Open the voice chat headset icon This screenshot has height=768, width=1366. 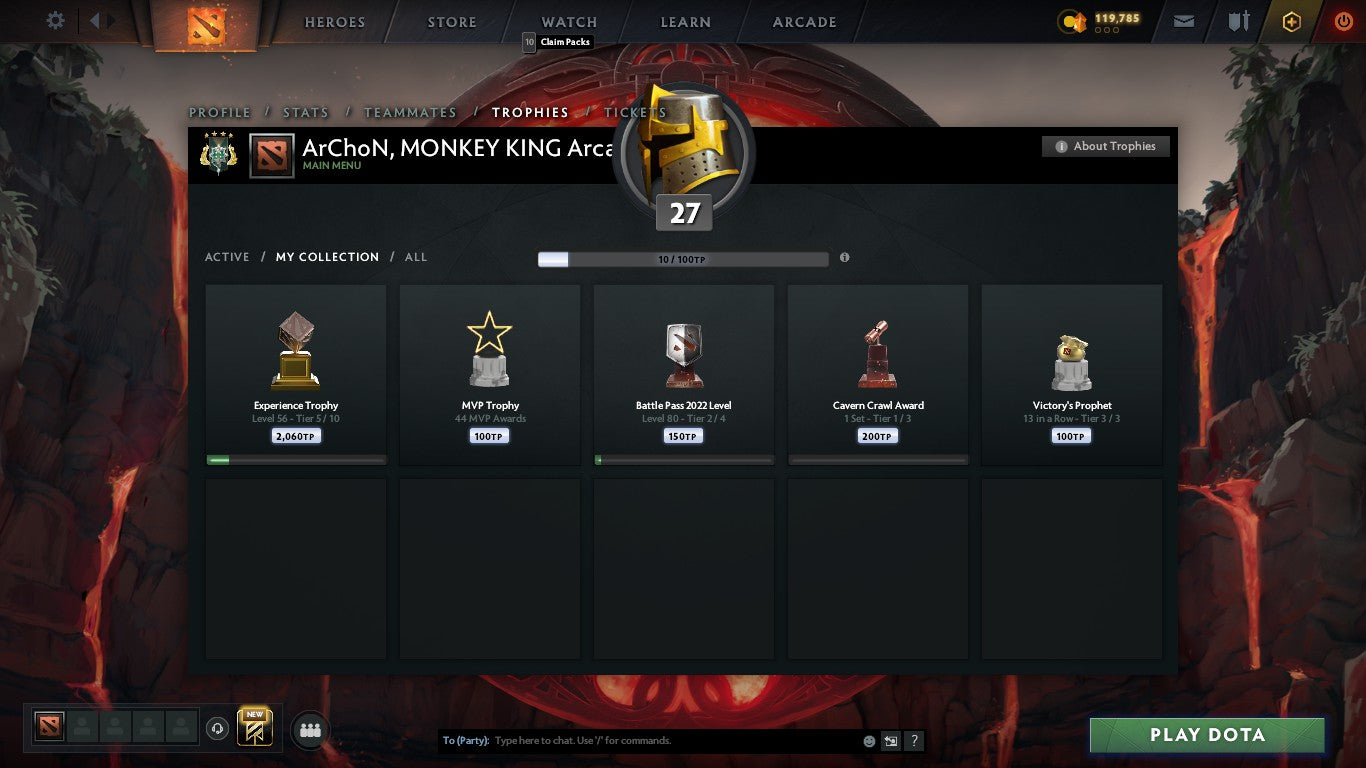pyautogui.click(x=218, y=729)
